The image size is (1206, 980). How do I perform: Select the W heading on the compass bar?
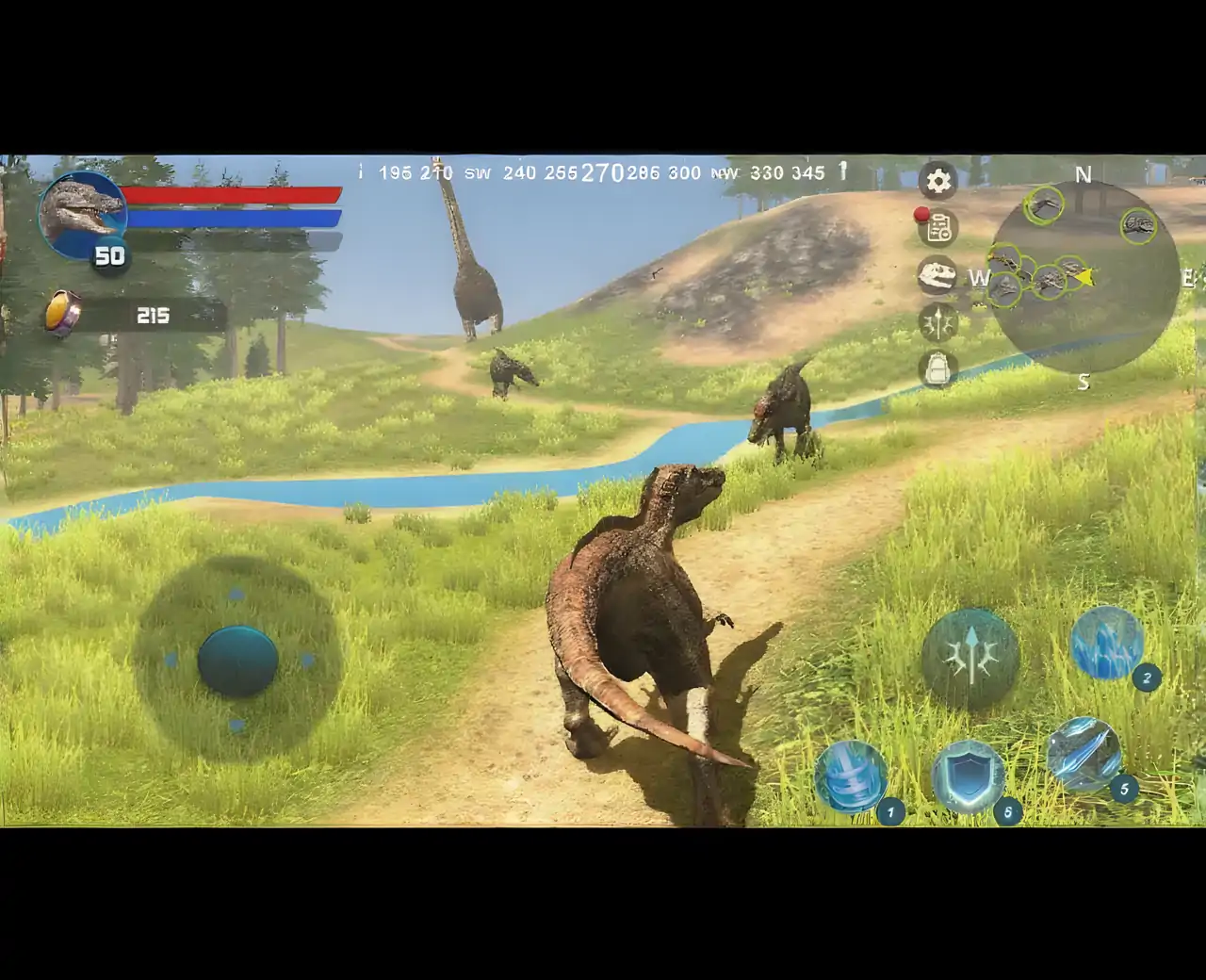pos(979,278)
